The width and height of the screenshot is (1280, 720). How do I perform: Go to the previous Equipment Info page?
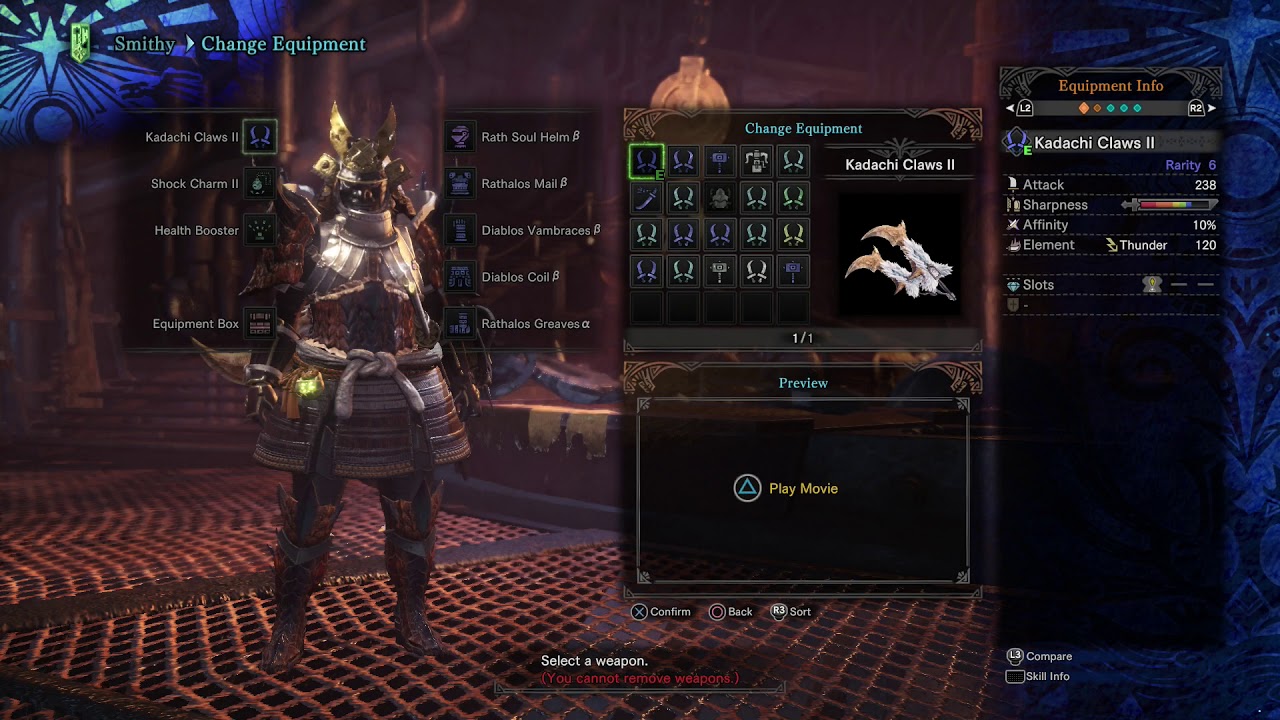pos(1018,108)
